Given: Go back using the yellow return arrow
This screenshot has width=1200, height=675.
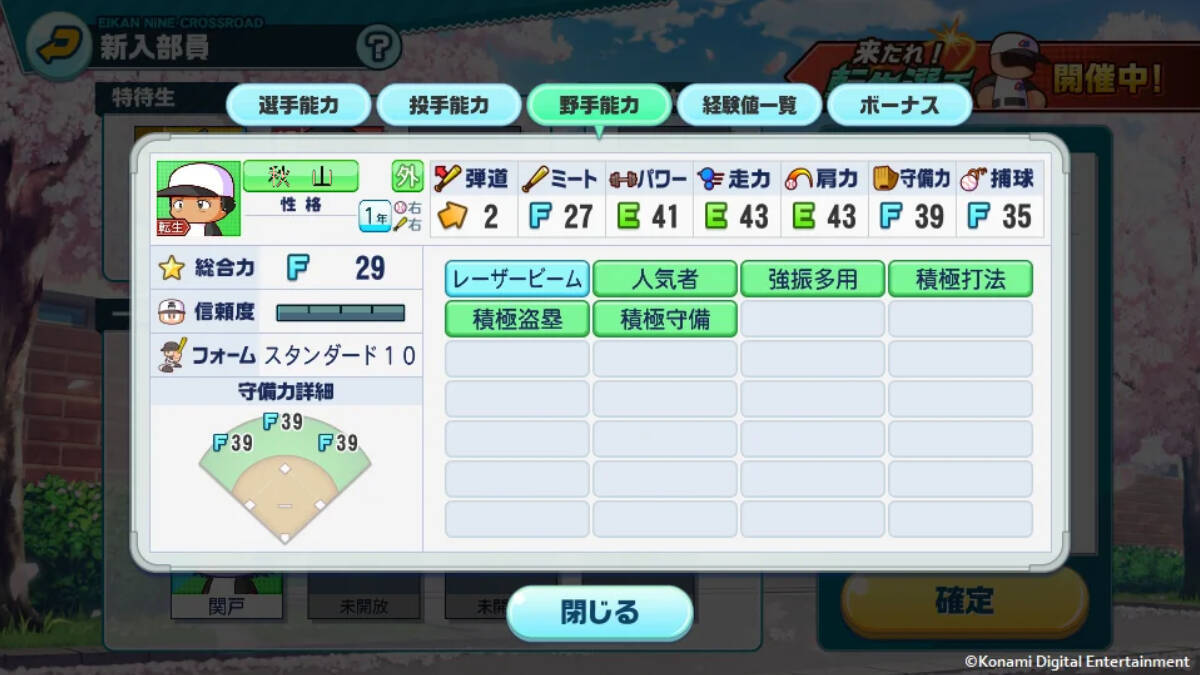Looking at the screenshot, I should pos(58,46).
